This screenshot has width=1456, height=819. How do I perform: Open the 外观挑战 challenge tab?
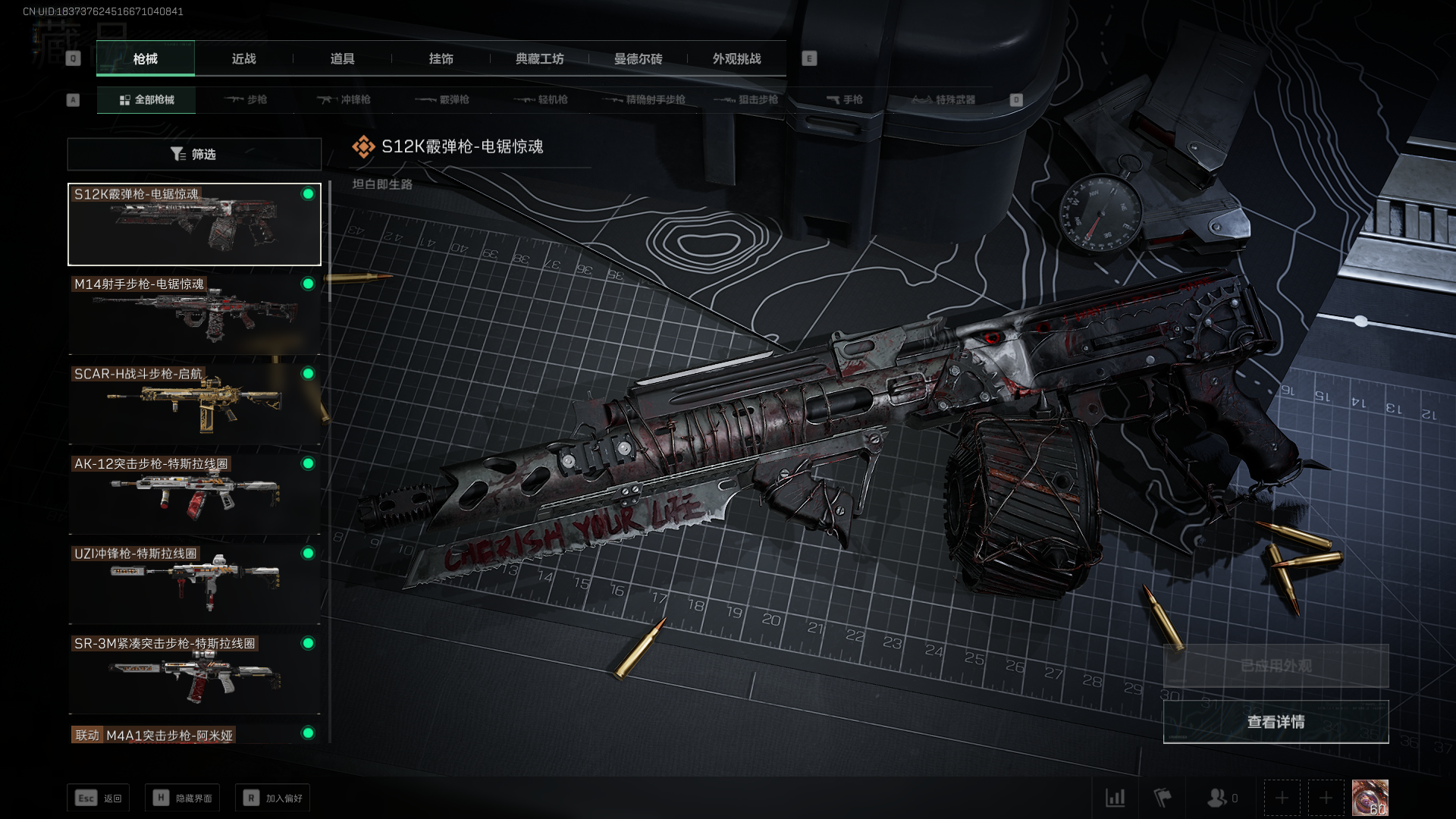click(736, 58)
